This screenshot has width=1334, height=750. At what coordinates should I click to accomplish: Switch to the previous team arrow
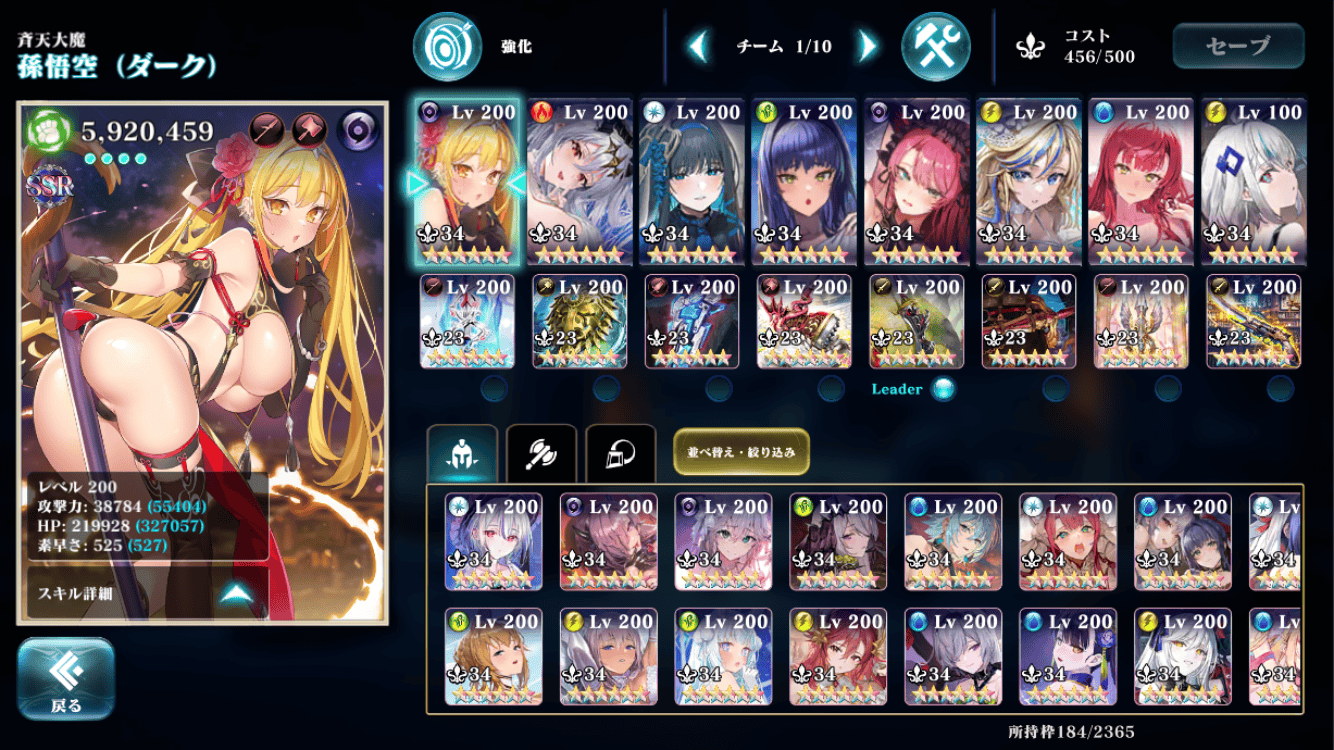[x=699, y=46]
